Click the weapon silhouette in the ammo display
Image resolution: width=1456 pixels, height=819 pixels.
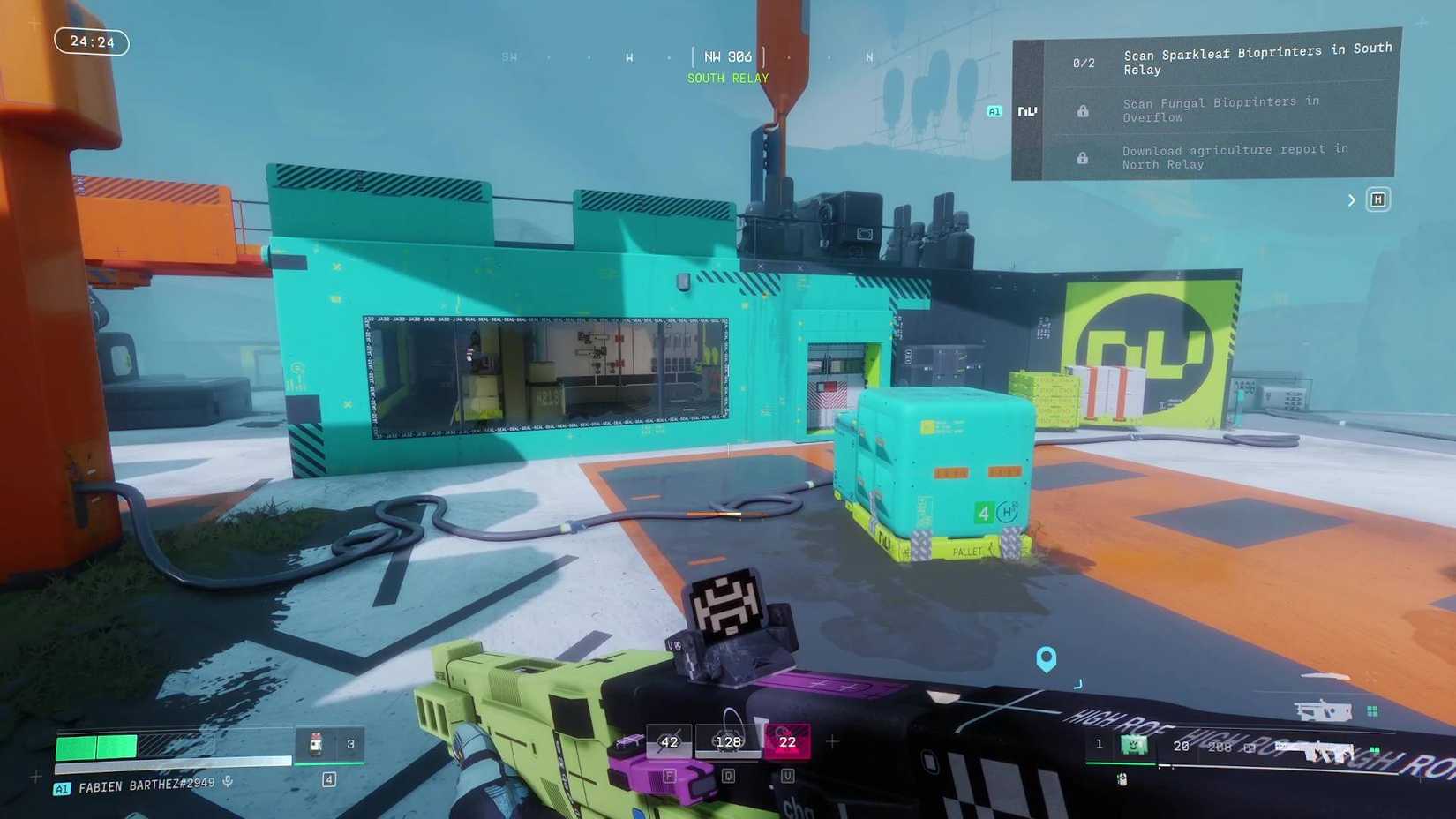pos(1321,709)
